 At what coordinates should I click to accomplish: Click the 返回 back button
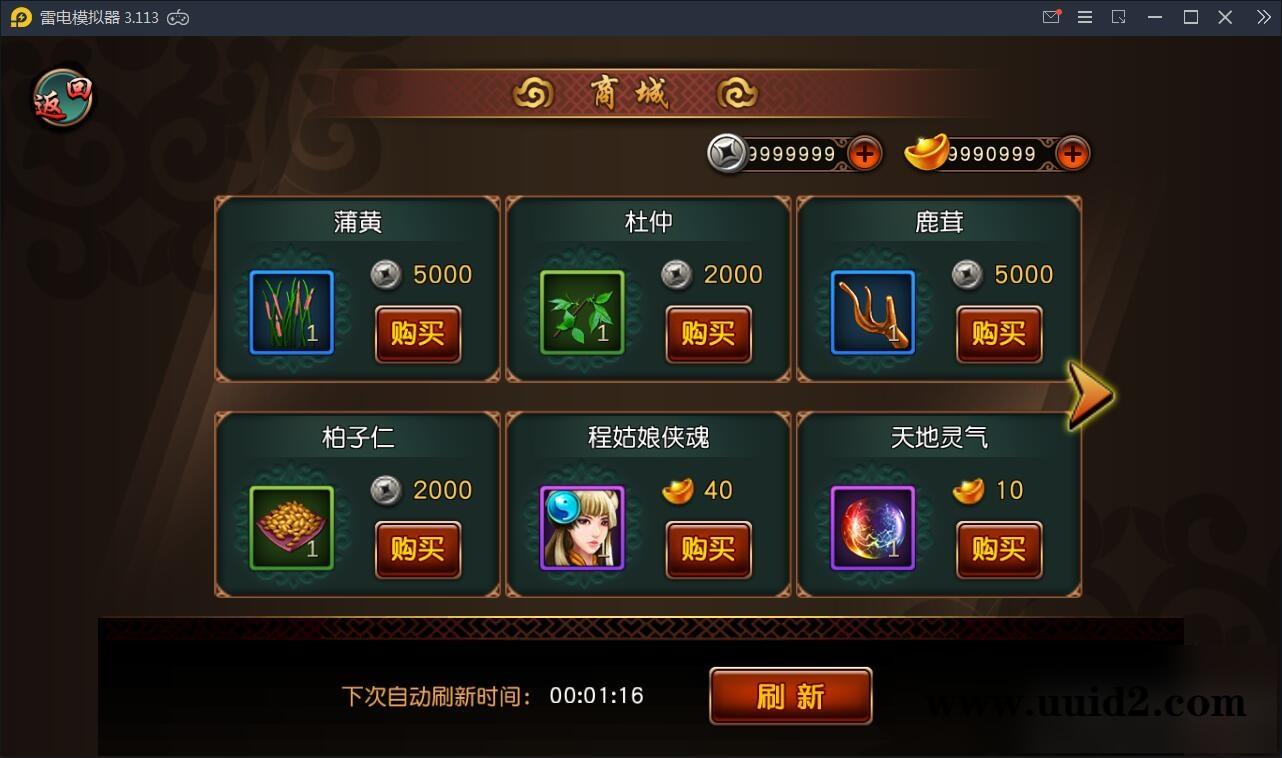(x=62, y=96)
